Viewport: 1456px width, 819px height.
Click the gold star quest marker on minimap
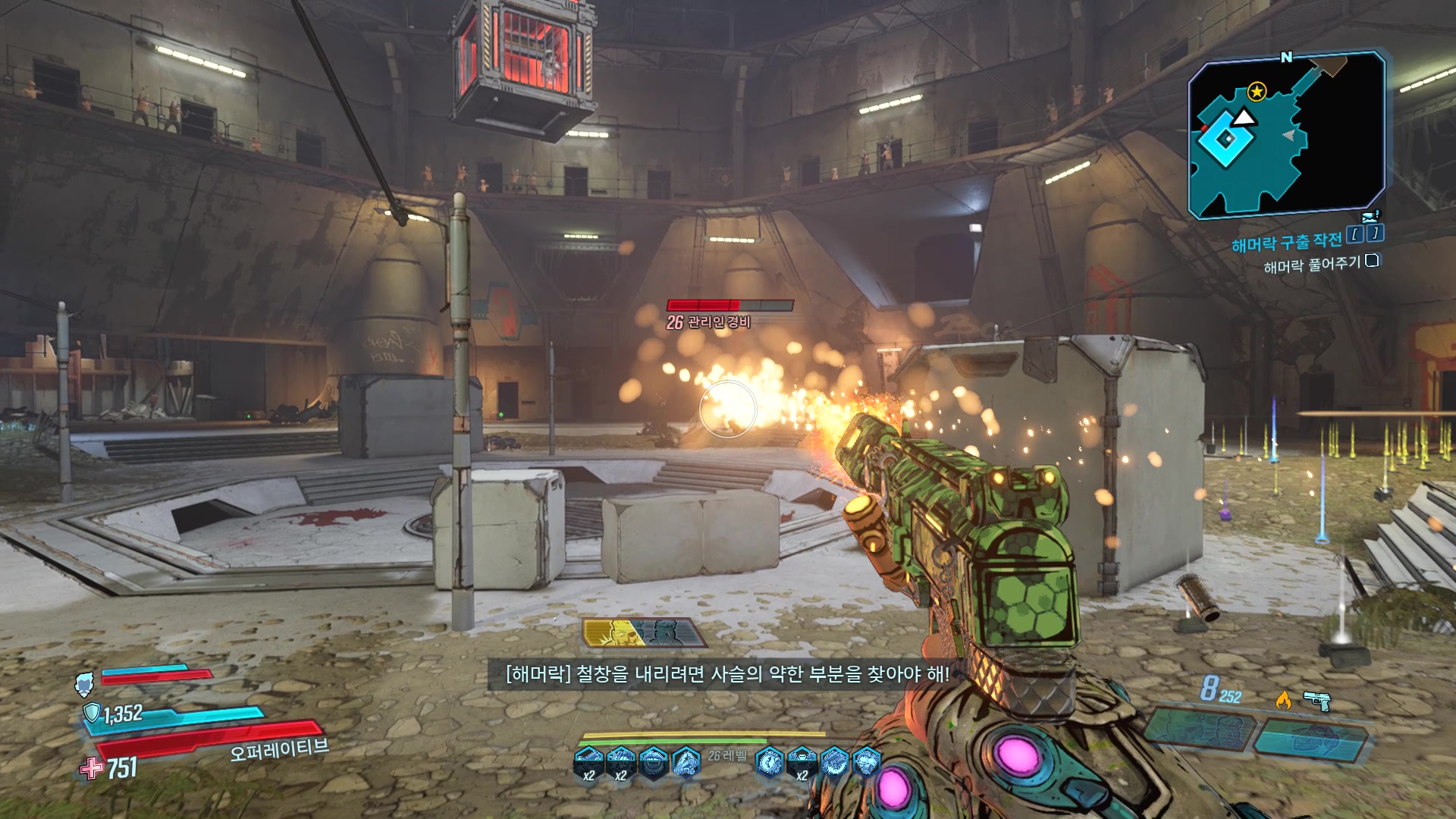[1257, 92]
